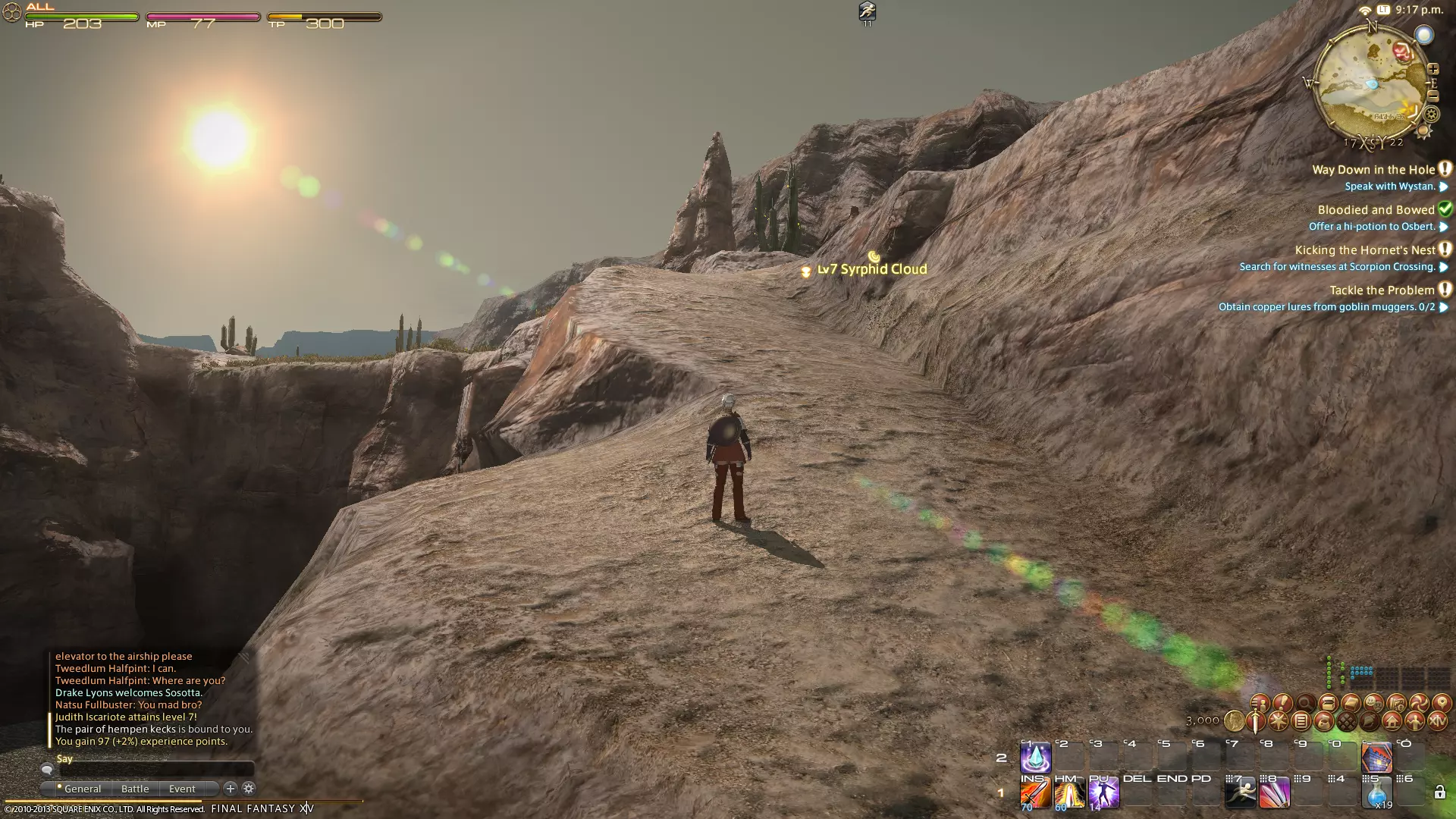1456x819 pixels.
Task: Click the Say chat input field
Action: [x=155, y=770]
